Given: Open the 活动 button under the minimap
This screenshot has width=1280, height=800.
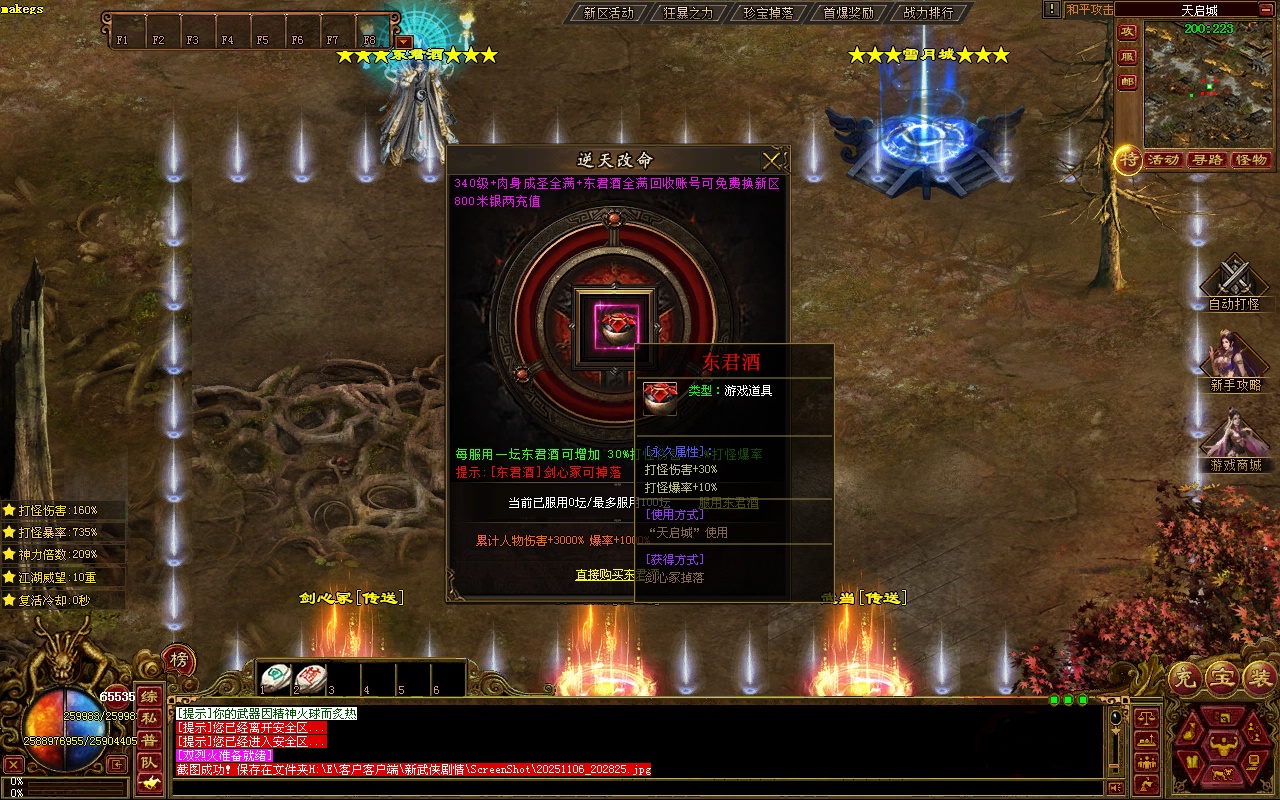Looking at the screenshot, I should click(x=1163, y=160).
